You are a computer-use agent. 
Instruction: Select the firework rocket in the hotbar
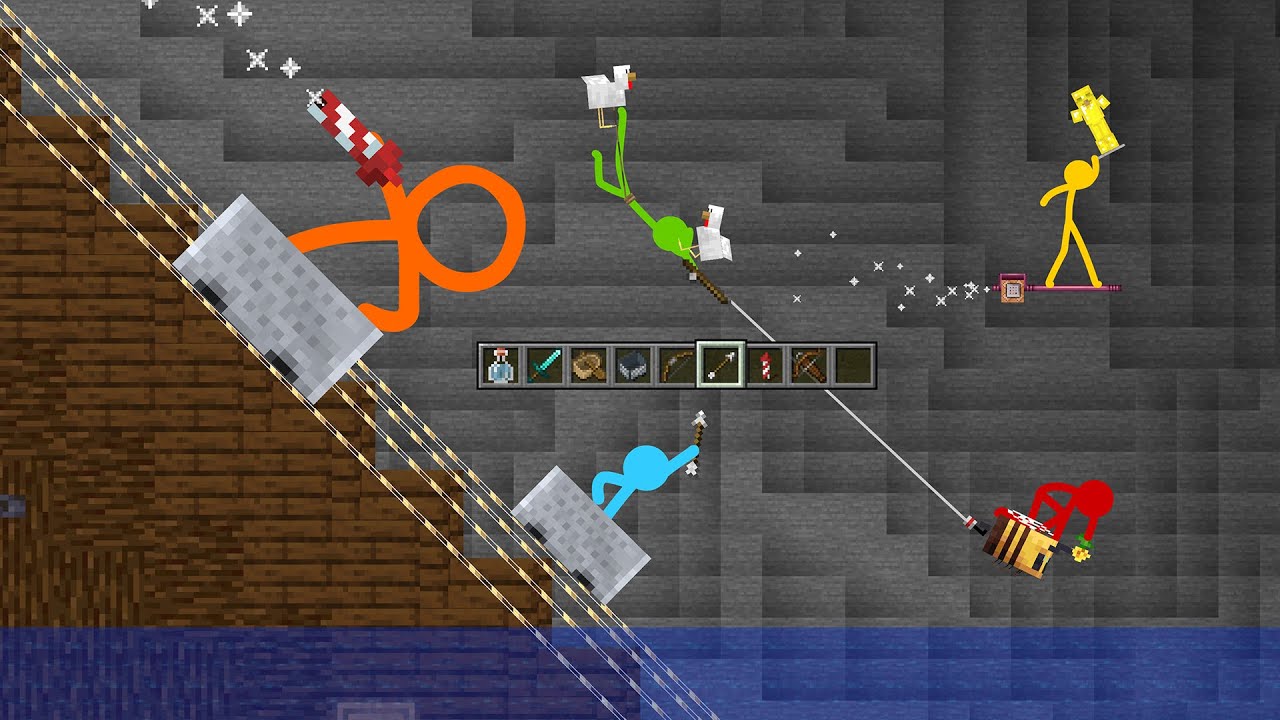coord(763,366)
